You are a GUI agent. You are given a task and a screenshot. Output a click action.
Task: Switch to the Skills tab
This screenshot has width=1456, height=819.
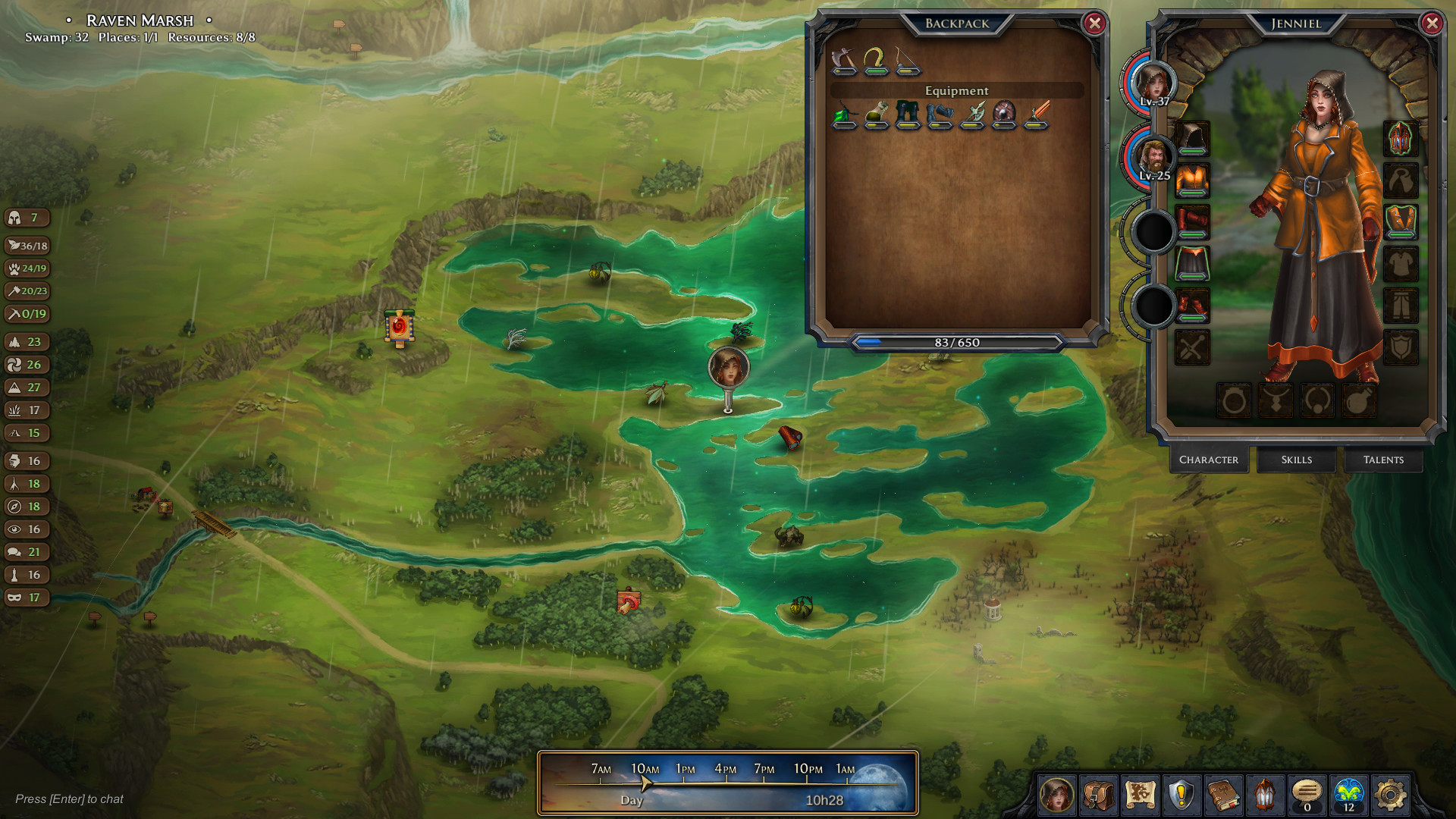(1296, 460)
